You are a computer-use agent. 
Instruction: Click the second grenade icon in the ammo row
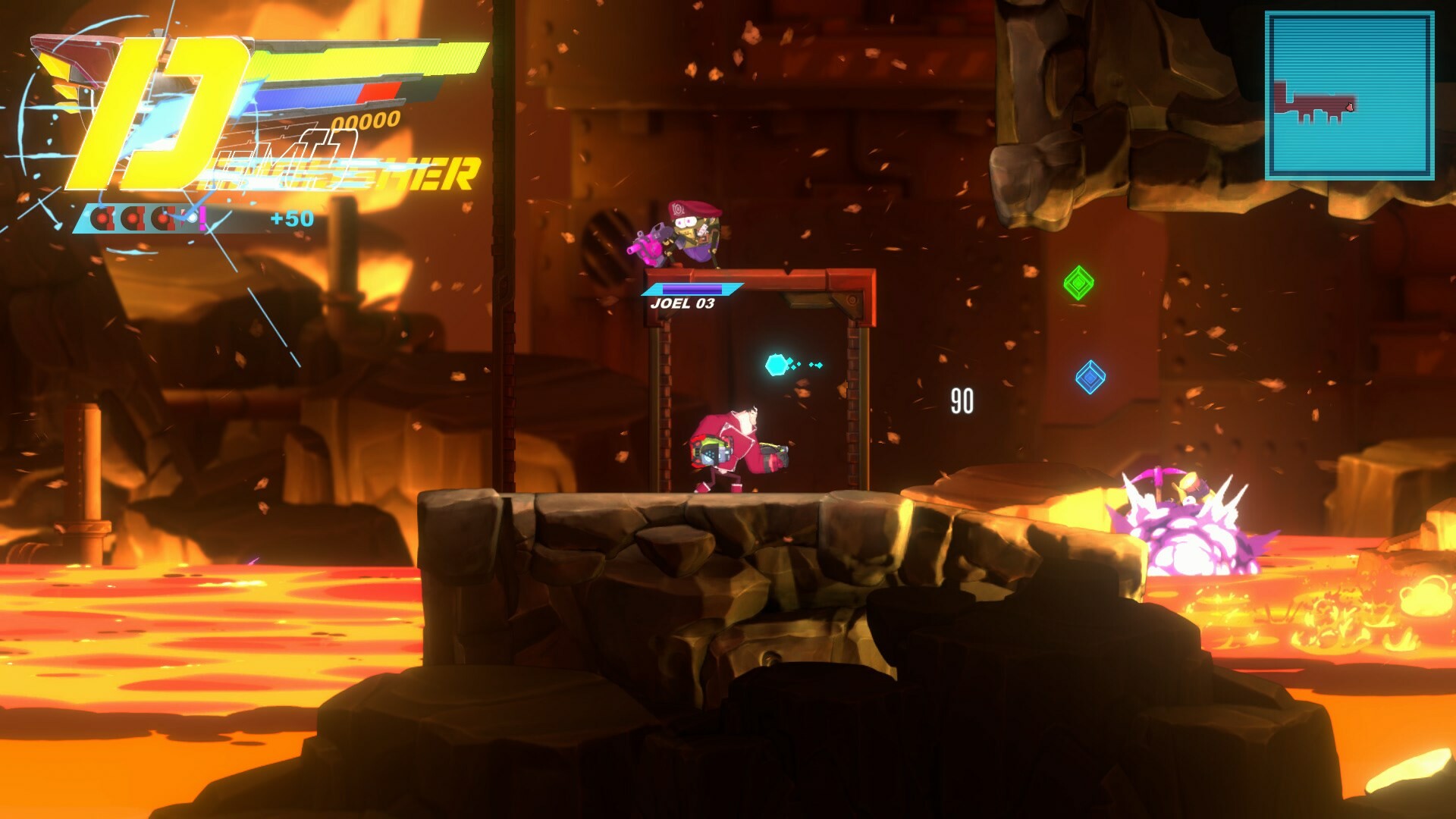133,218
